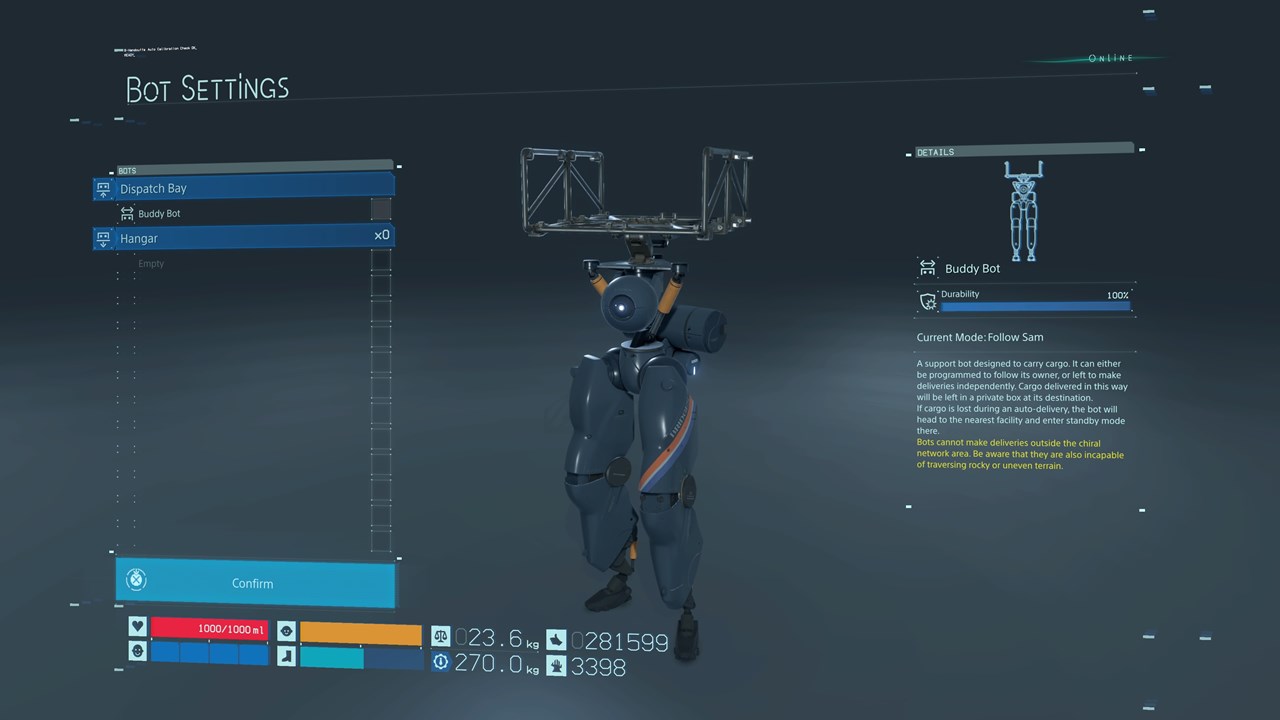This screenshot has height=720, width=1280.
Task: Confirm the bot settings
Action: click(x=254, y=583)
